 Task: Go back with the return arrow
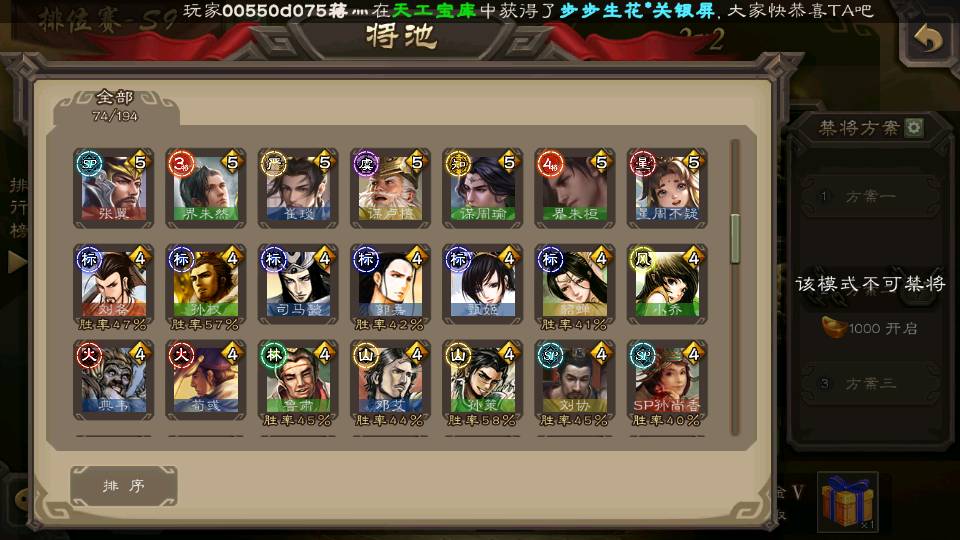[x=928, y=38]
